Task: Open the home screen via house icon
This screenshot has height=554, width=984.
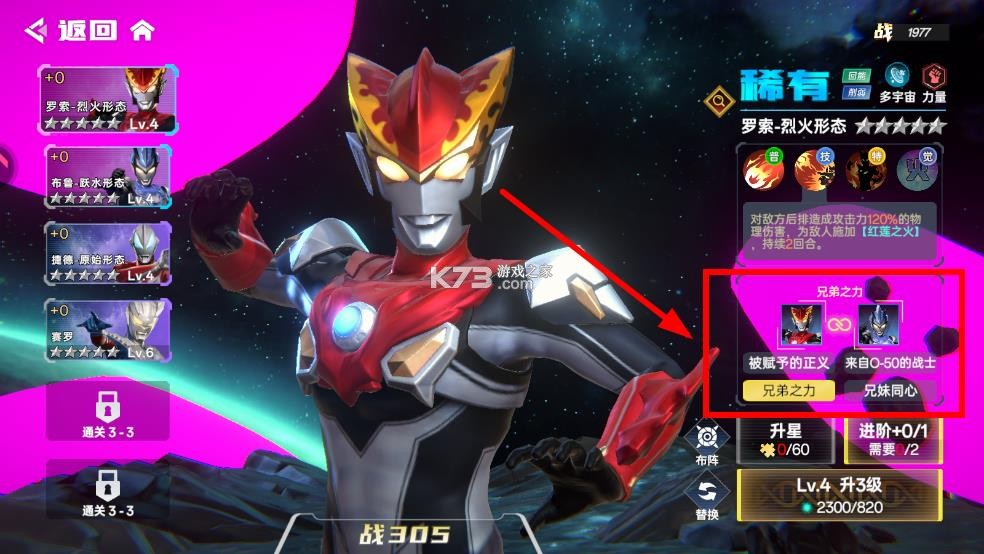Action: [143, 30]
